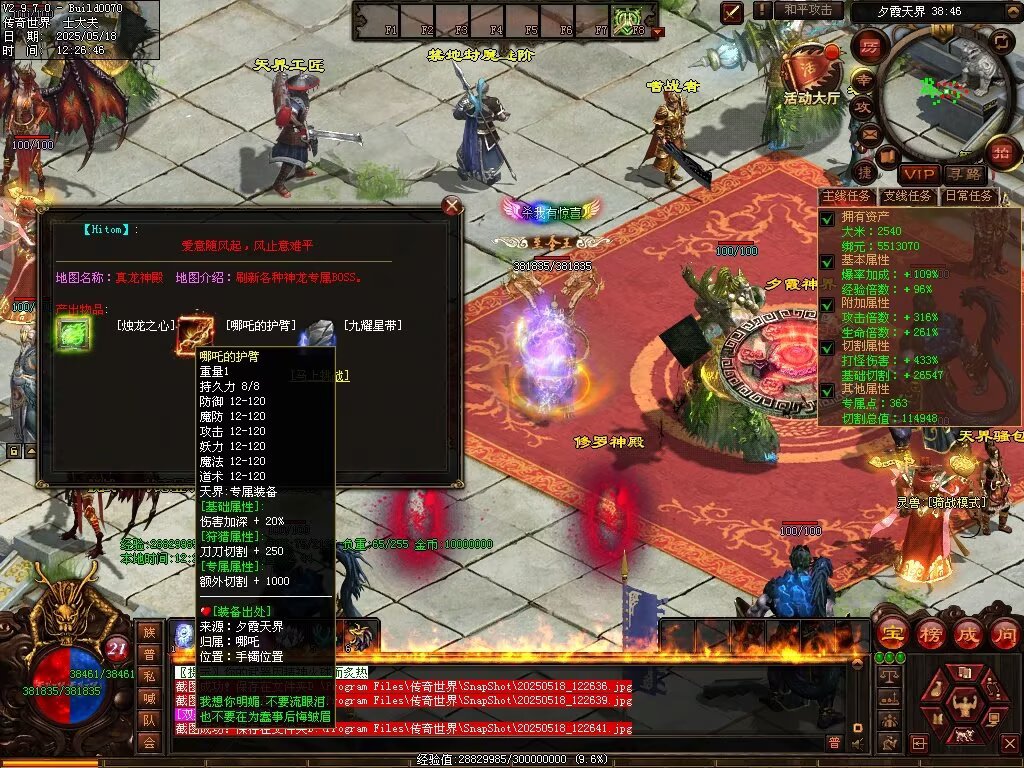Screen dimensions: 1024x768
Task: Select the green 烛龙之心 item icon
Action: tap(73, 334)
